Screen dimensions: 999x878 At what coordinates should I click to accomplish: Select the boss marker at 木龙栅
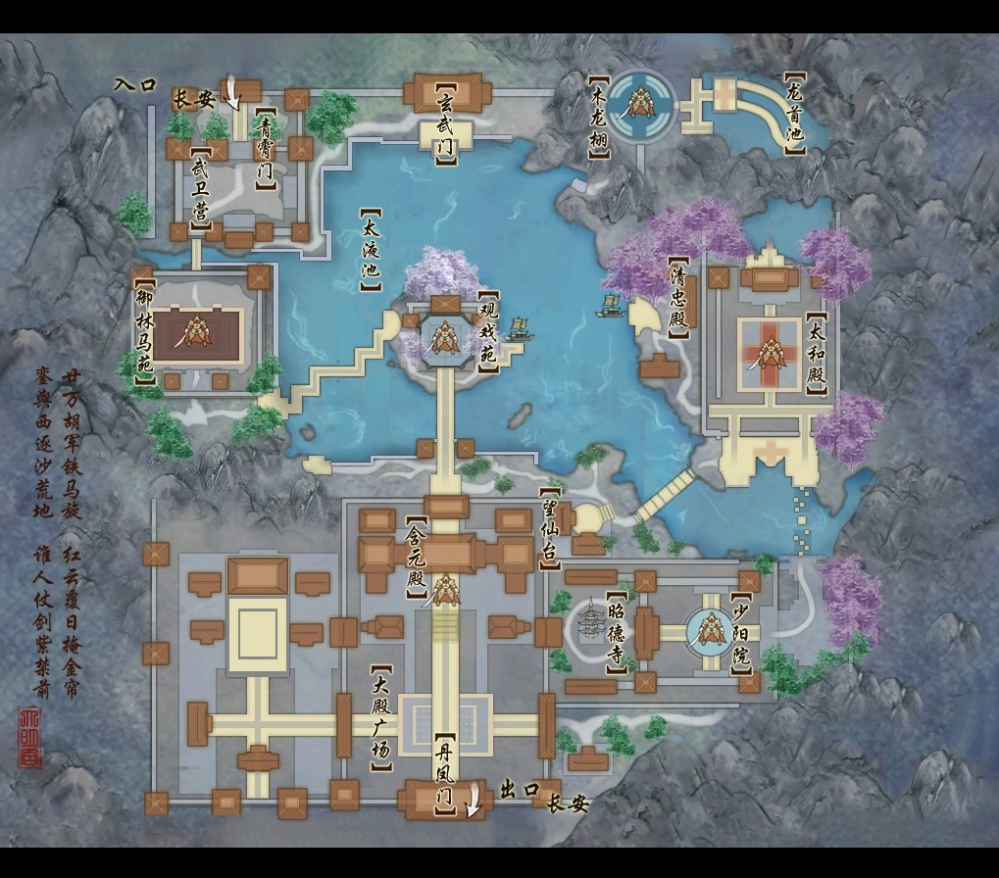coord(640,100)
